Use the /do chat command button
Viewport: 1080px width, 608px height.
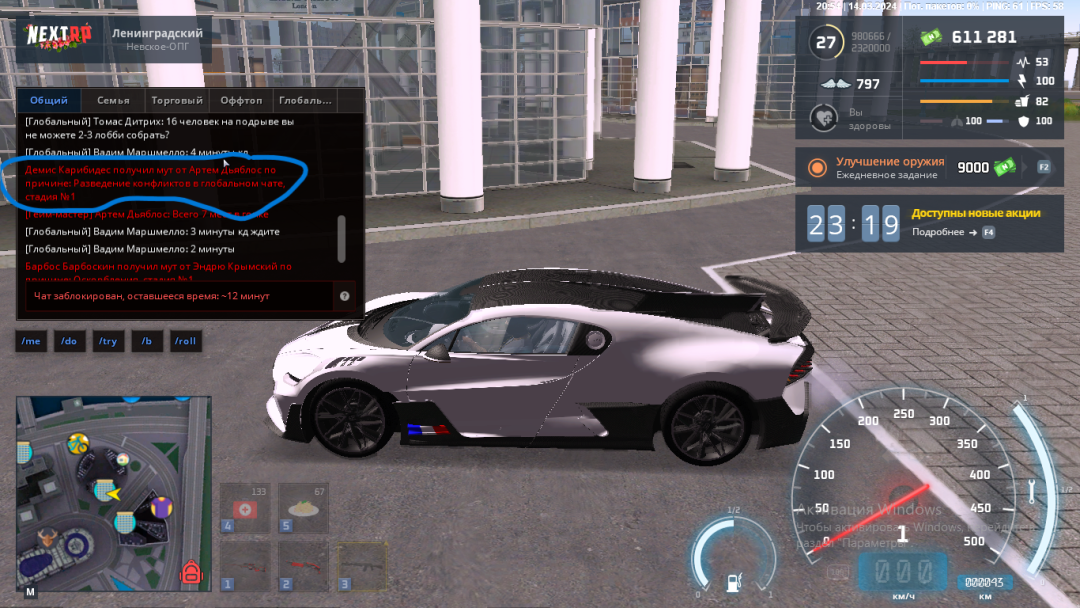point(69,341)
